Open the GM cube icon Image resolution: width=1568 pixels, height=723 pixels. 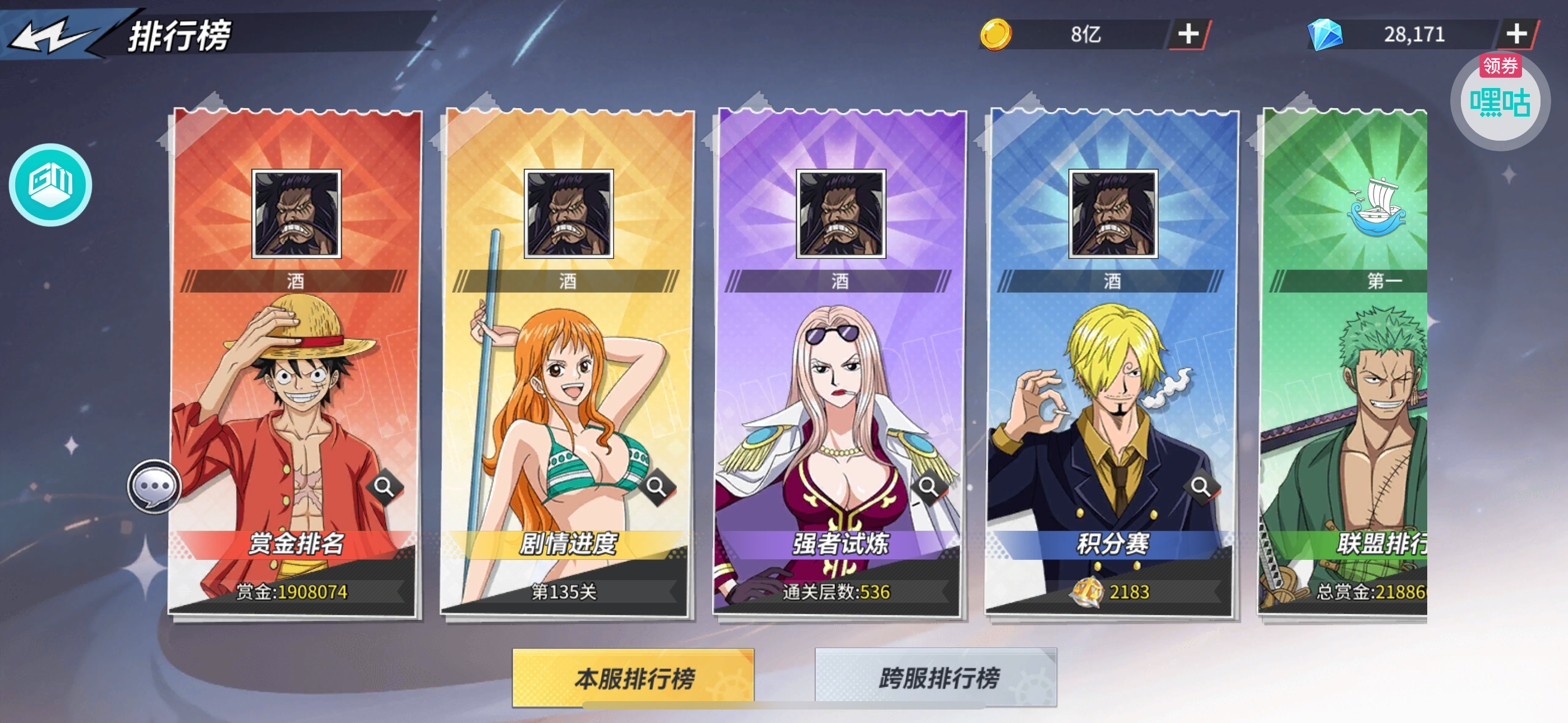[x=50, y=184]
